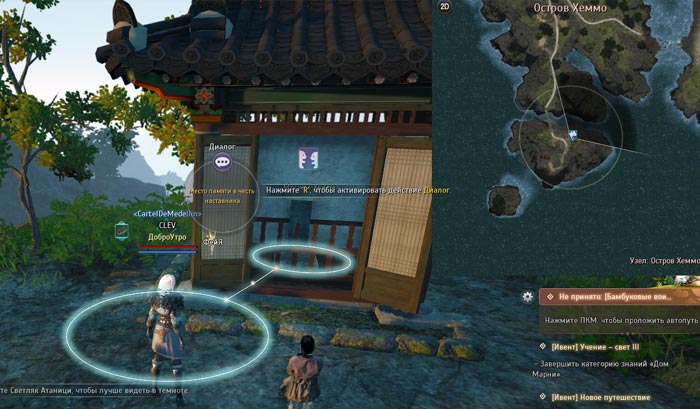Toggle the 2D minimap view button
700x409 pixels.
(x=444, y=8)
